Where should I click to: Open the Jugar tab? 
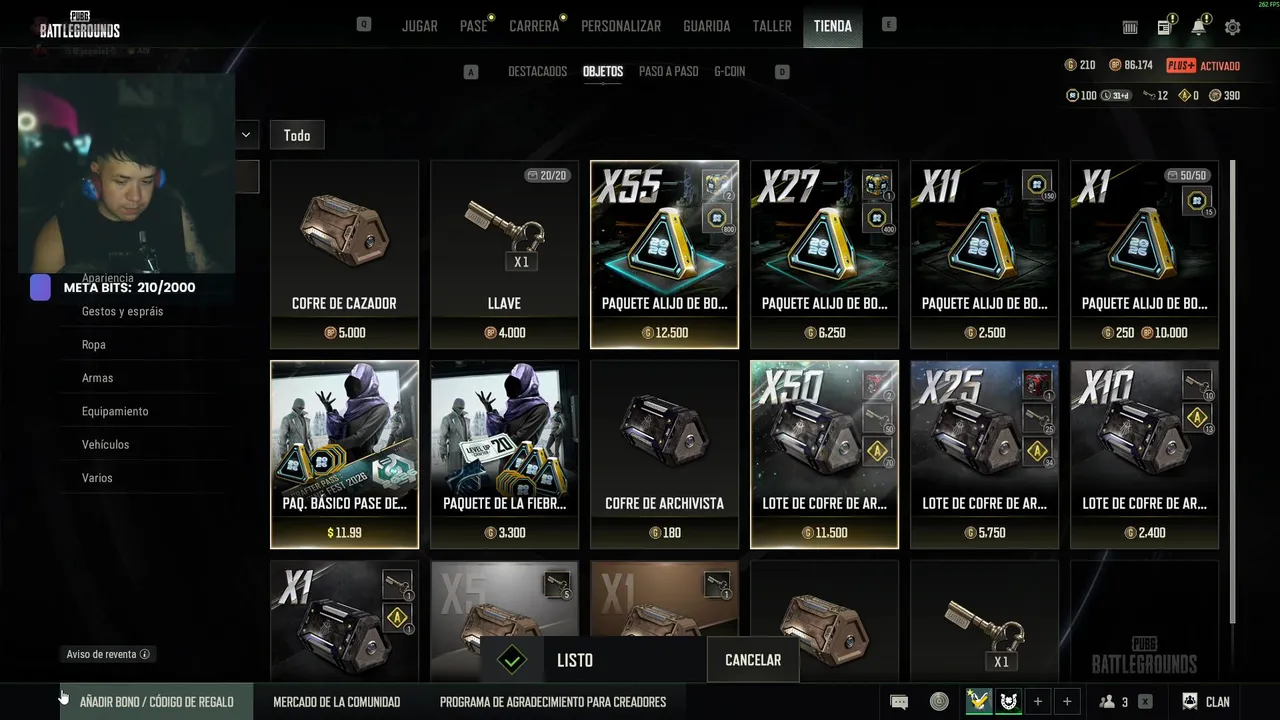pos(419,26)
